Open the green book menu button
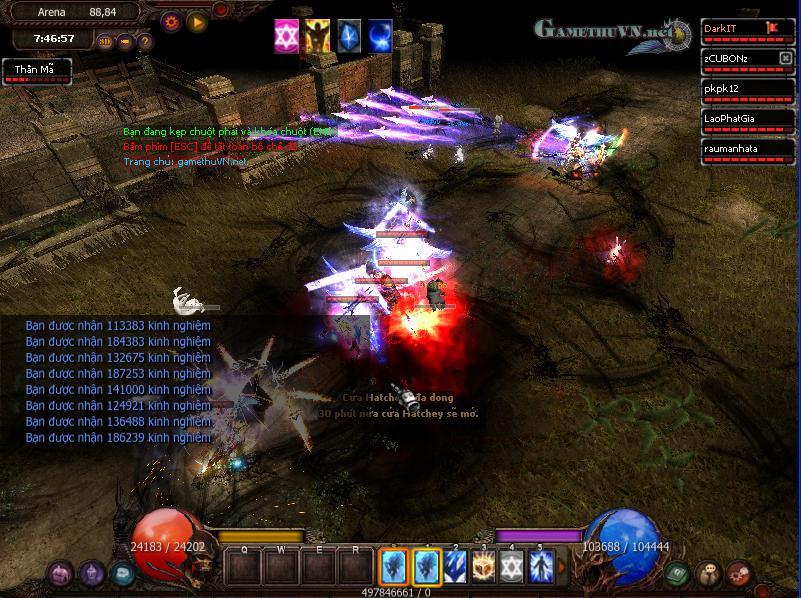The height and width of the screenshot is (598, 801). pos(679,573)
